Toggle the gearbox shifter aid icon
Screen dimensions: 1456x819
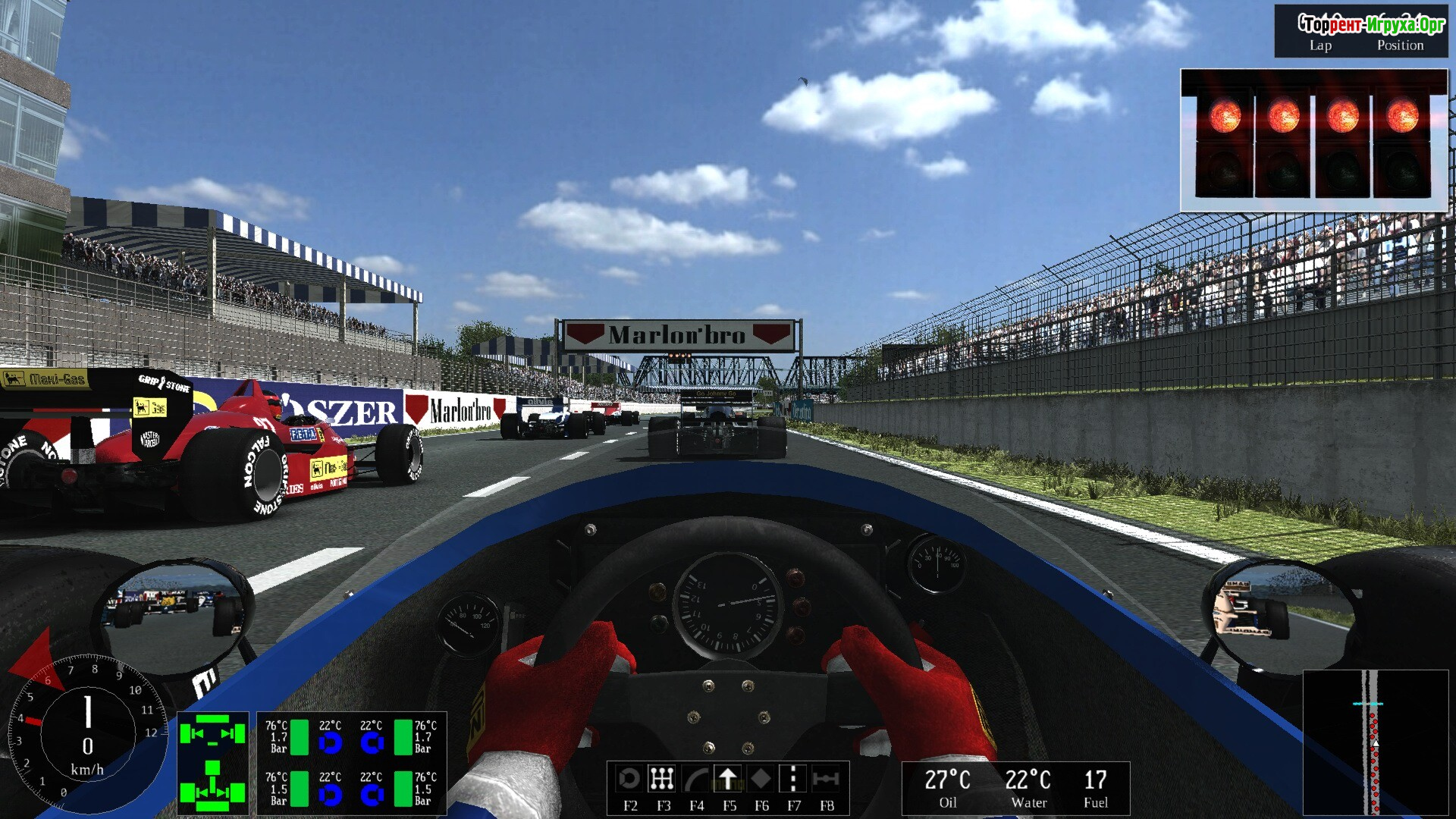tap(662, 779)
